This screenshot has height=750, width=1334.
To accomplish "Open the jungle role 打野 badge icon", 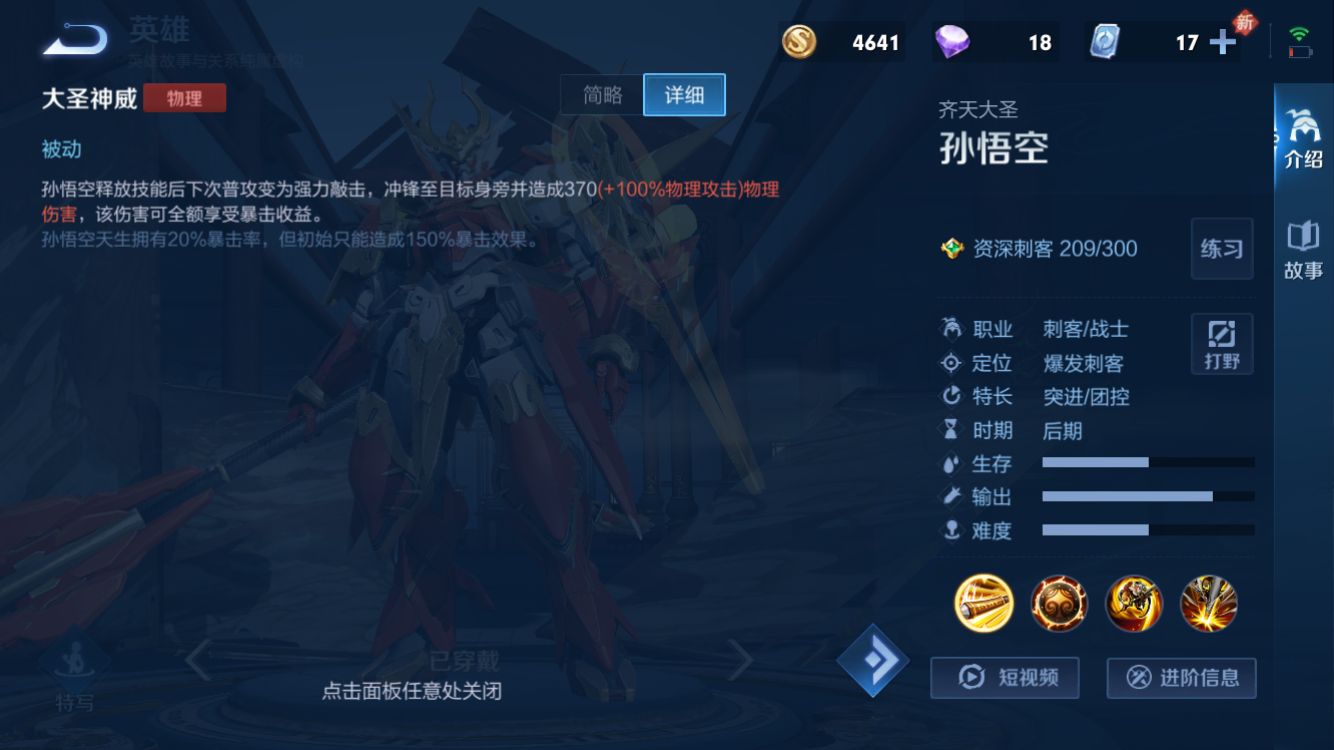I will pyautogui.click(x=1221, y=343).
